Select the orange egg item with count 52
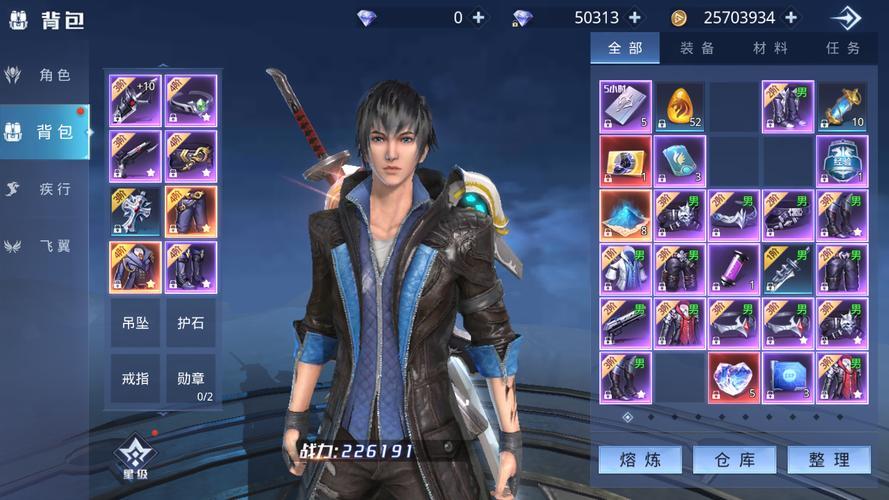 (x=680, y=107)
